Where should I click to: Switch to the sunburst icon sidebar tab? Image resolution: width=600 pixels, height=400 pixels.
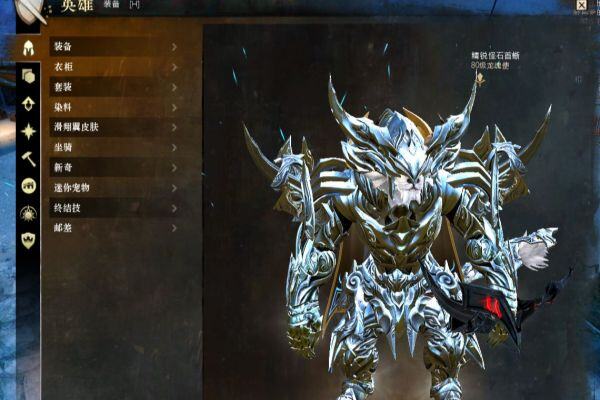pyautogui.click(x=28, y=212)
